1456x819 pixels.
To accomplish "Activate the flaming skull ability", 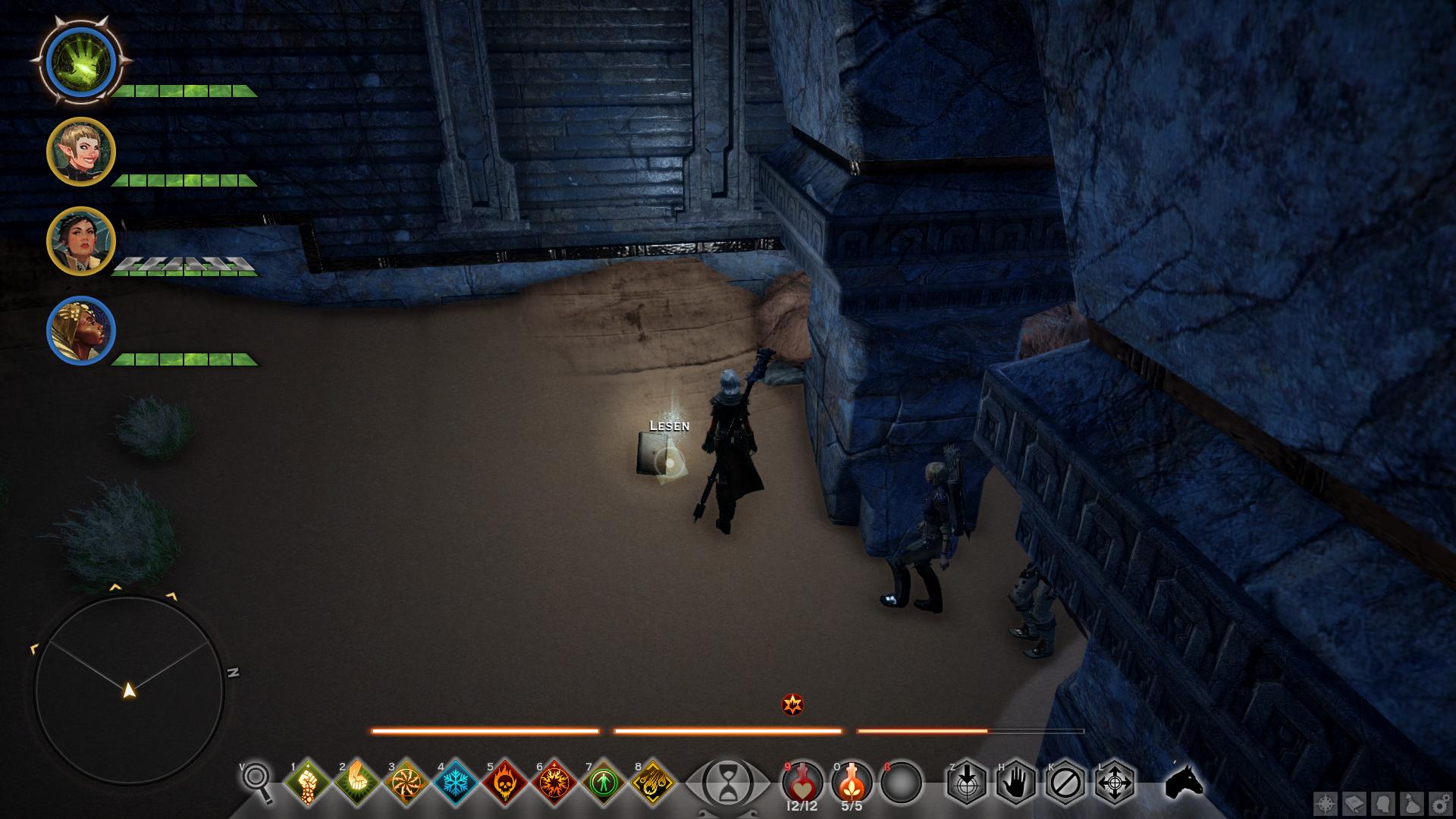I will (x=505, y=782).
